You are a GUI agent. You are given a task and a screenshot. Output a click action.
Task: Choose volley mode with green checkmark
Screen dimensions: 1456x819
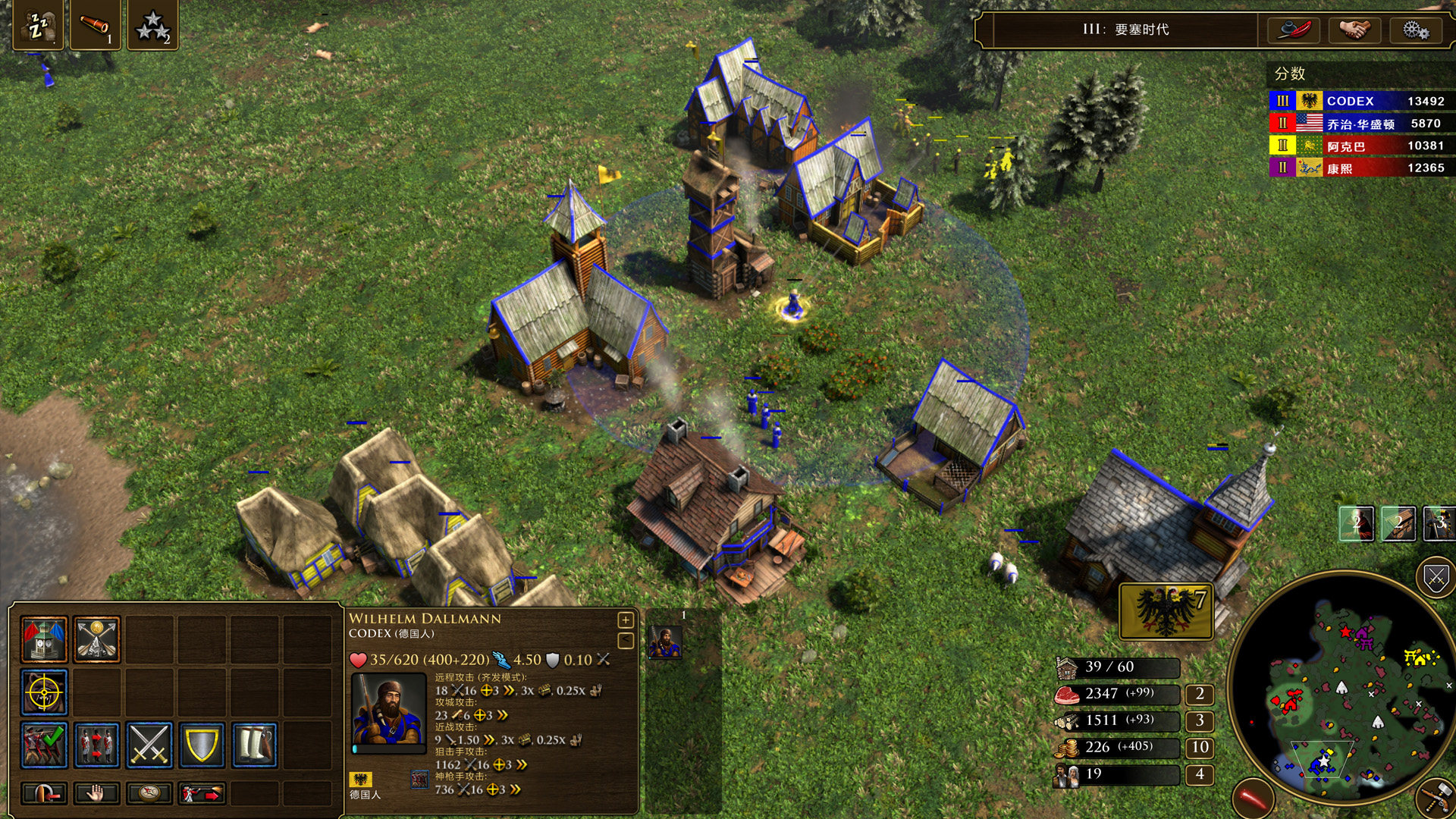click(x=44, y=745)
